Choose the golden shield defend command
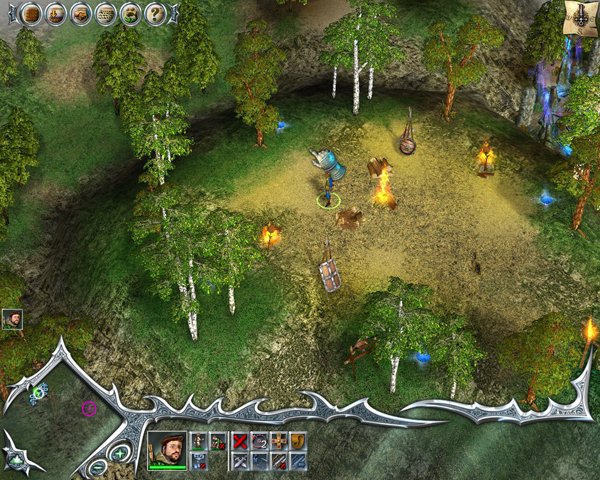This screenshot has height=480, width=600. tap(297, 440)
